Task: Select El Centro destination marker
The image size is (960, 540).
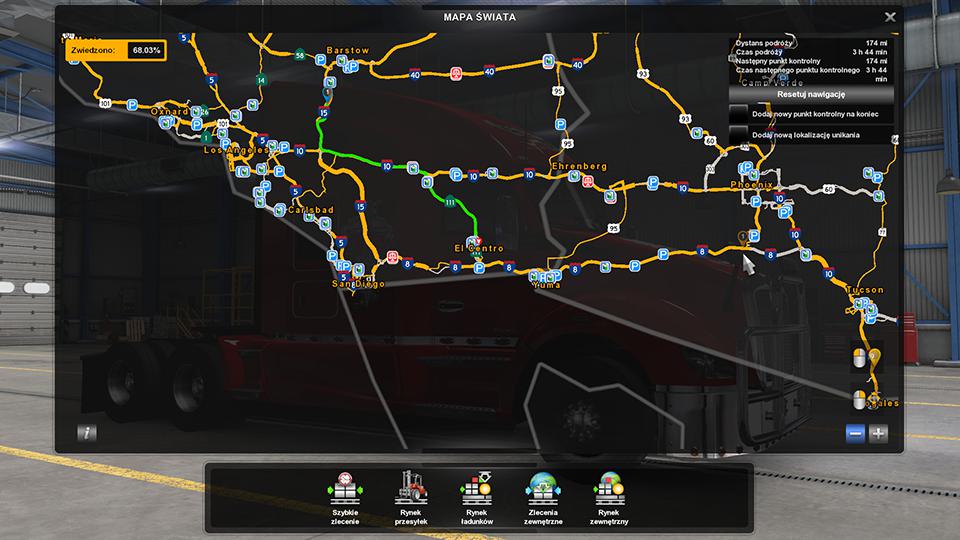Action: click(x=475, y=241)
